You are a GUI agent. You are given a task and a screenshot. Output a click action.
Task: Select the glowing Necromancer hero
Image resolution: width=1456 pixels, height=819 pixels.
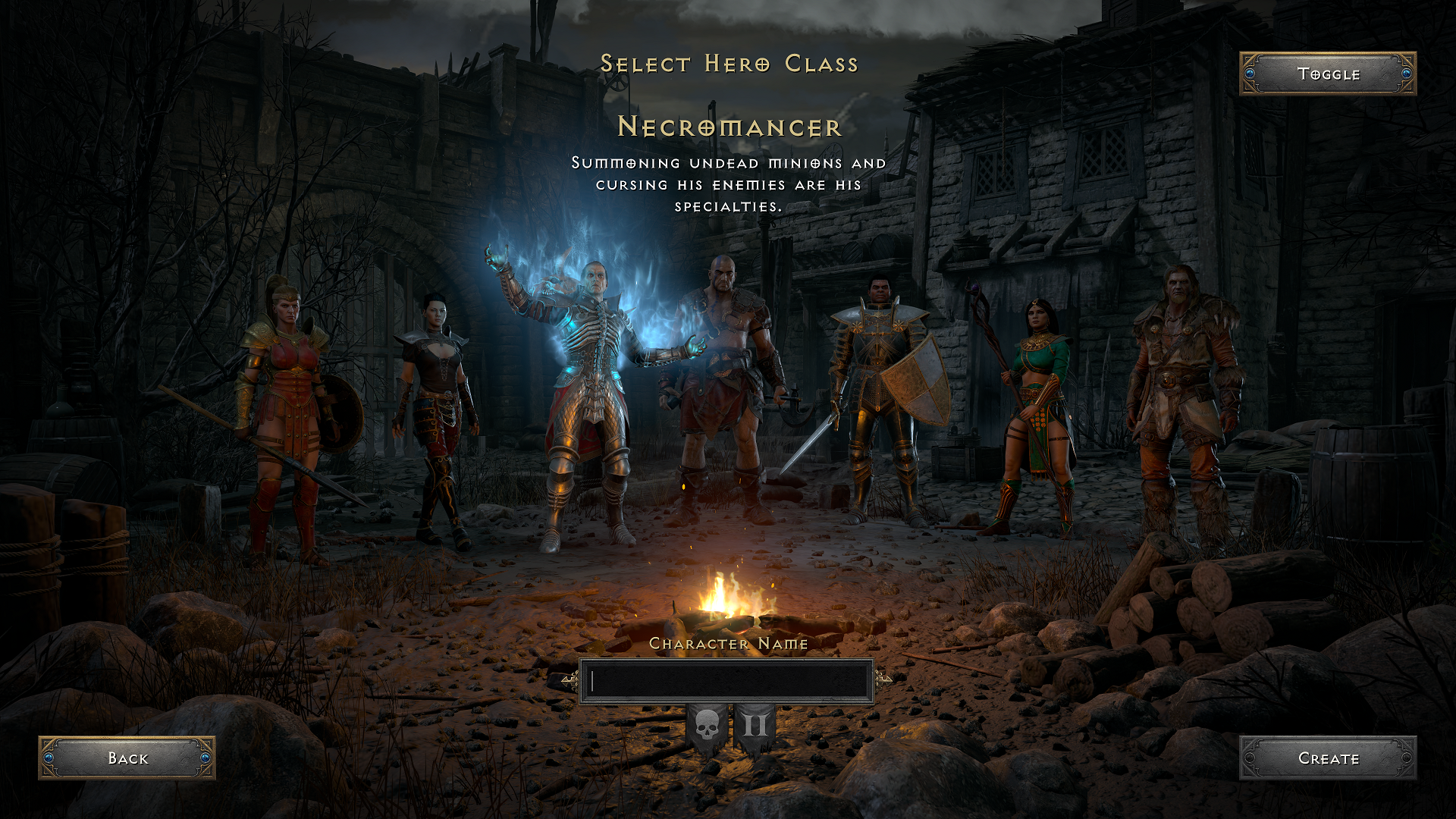591,394
